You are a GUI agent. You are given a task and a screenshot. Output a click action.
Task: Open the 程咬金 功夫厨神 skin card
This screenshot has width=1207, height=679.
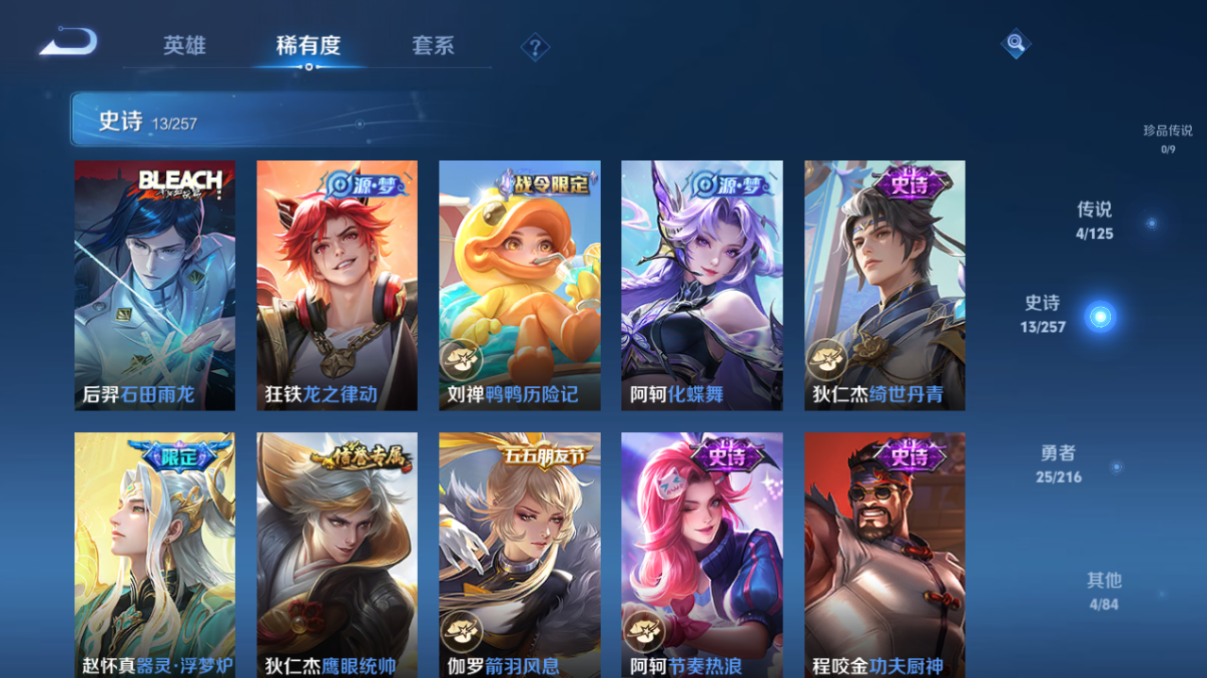click(884, 555)
